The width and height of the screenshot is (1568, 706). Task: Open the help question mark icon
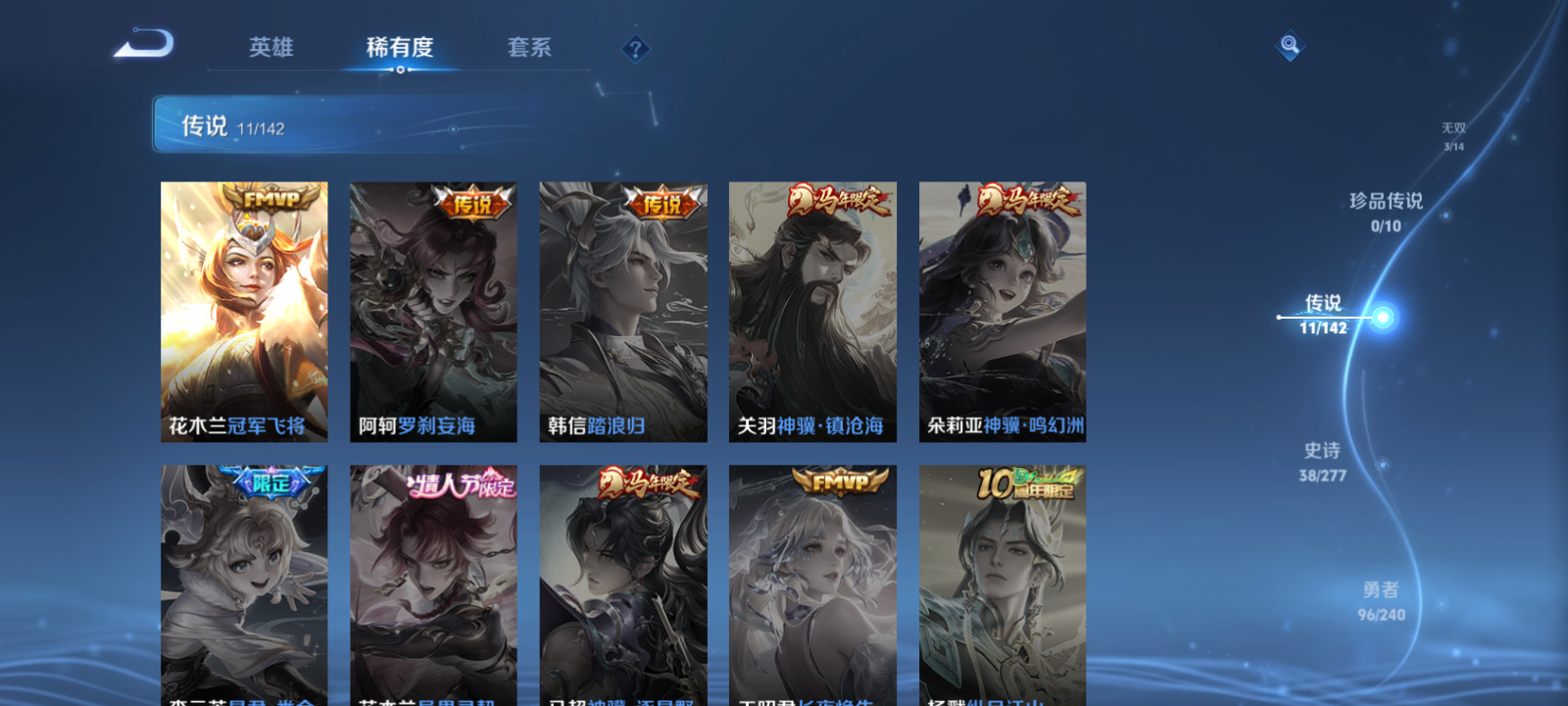[x=634, y=46]
